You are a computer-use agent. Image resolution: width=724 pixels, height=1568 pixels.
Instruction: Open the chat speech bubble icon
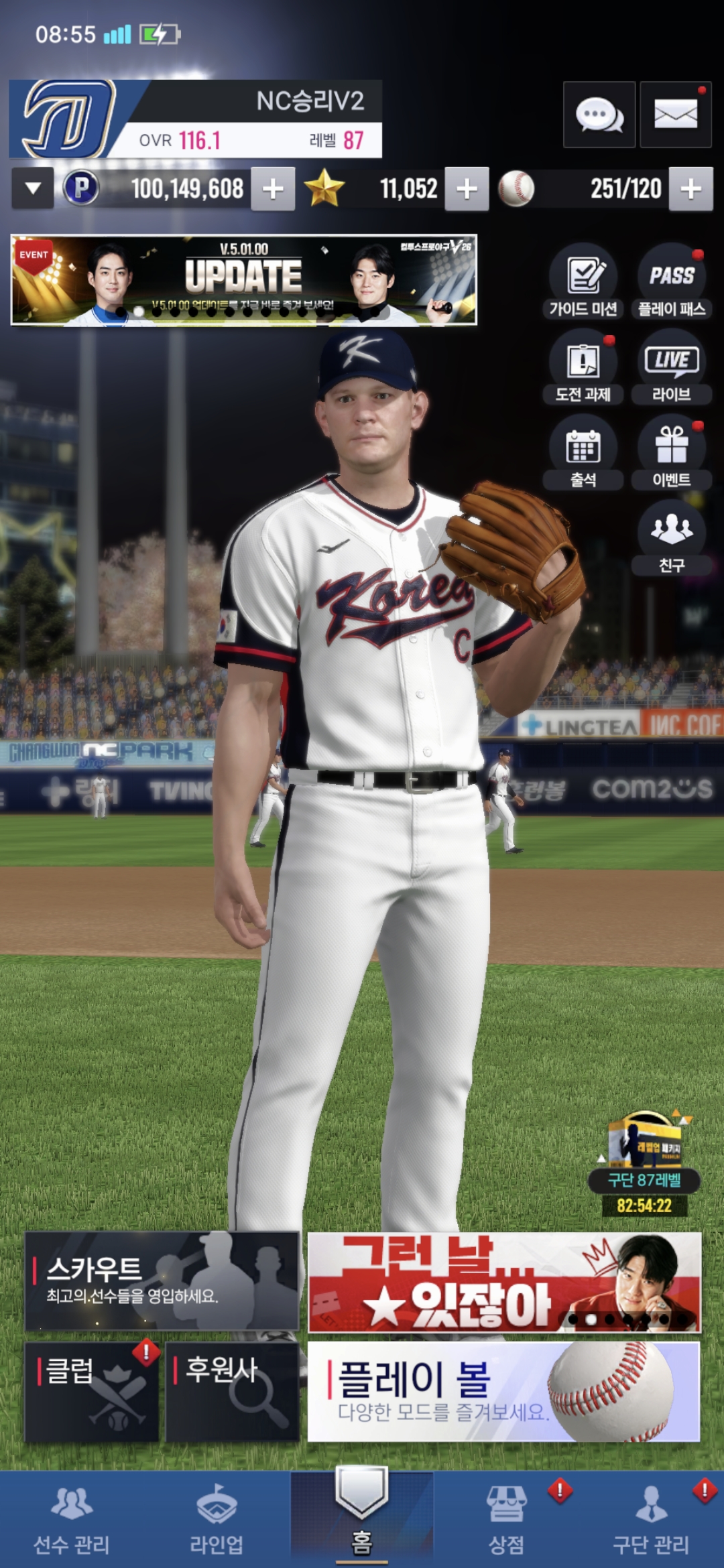(x=599, y=115)
